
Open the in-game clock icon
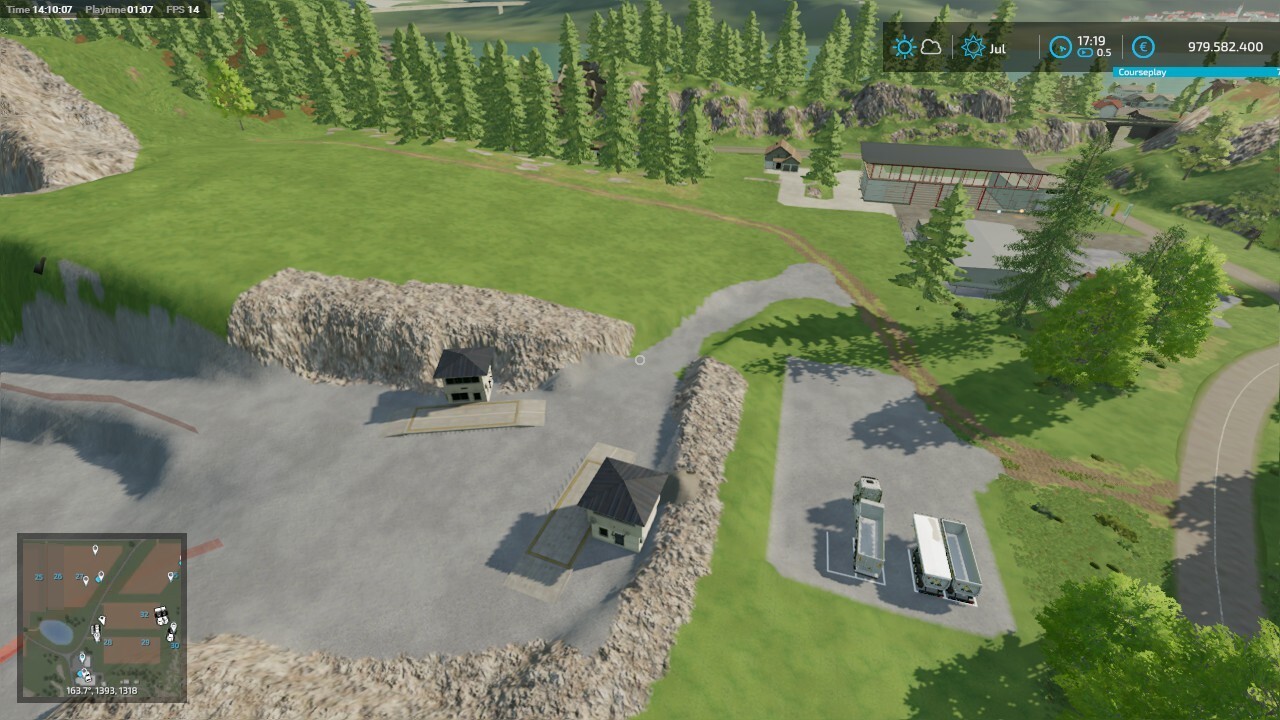[1060, 47]
